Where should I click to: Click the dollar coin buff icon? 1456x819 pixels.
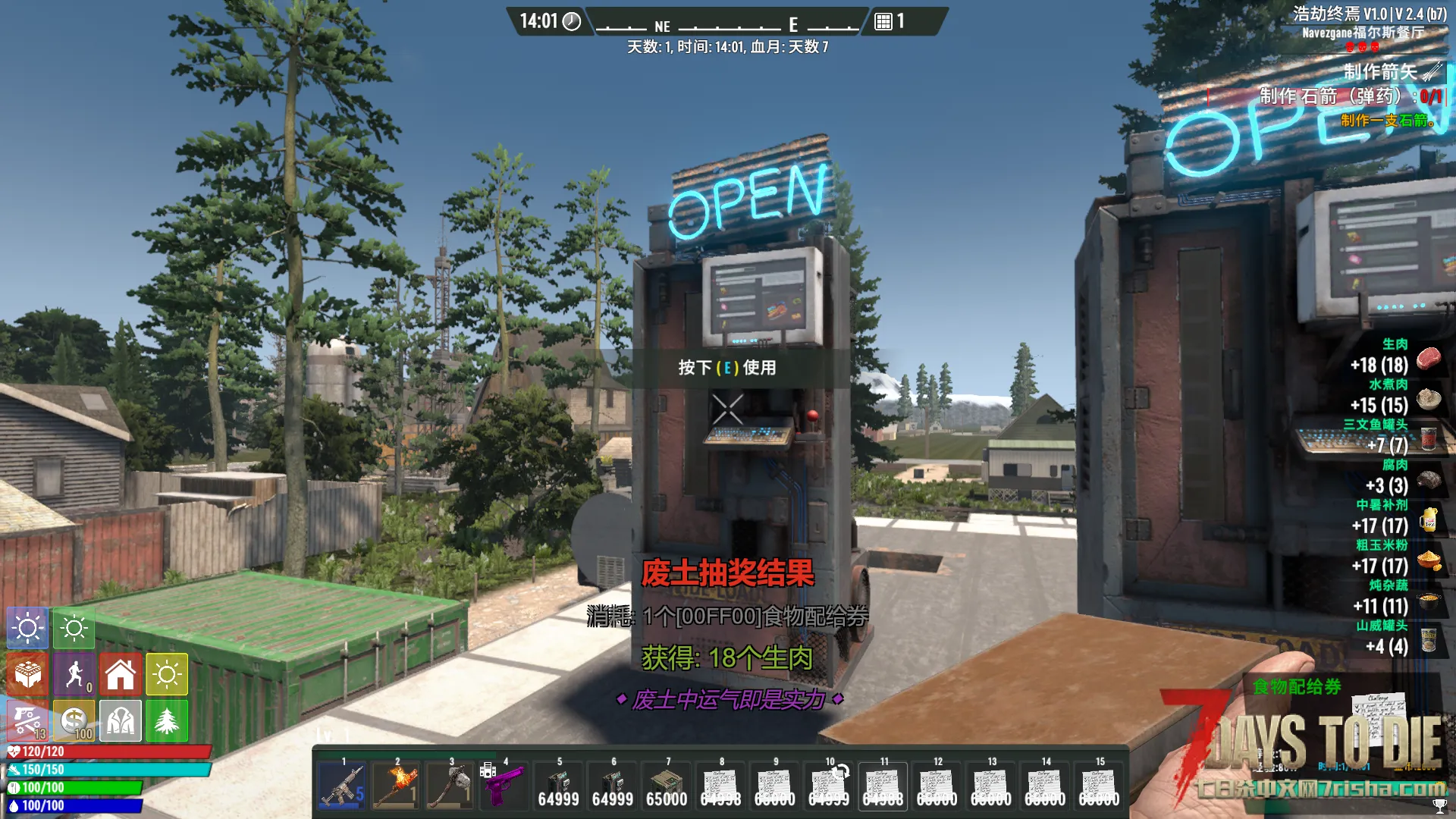(74, 720)
